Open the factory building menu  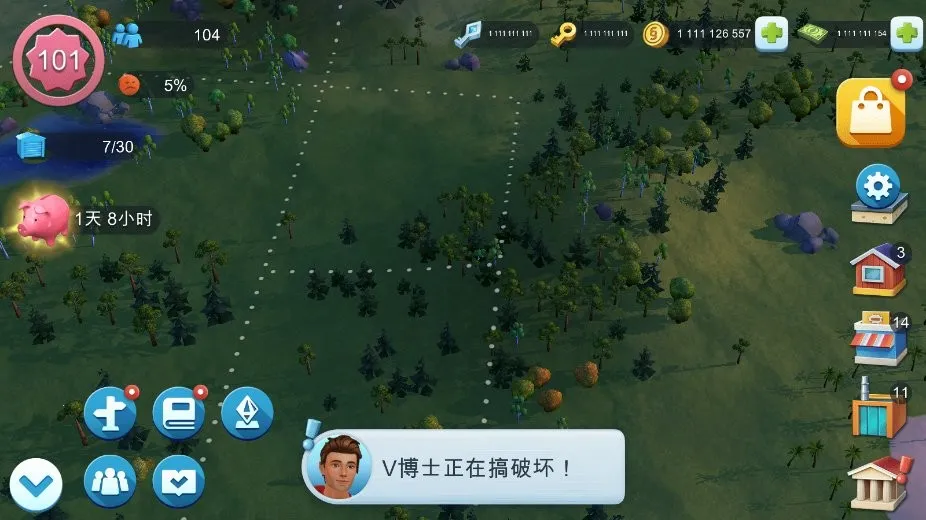[x=877, y=412]
